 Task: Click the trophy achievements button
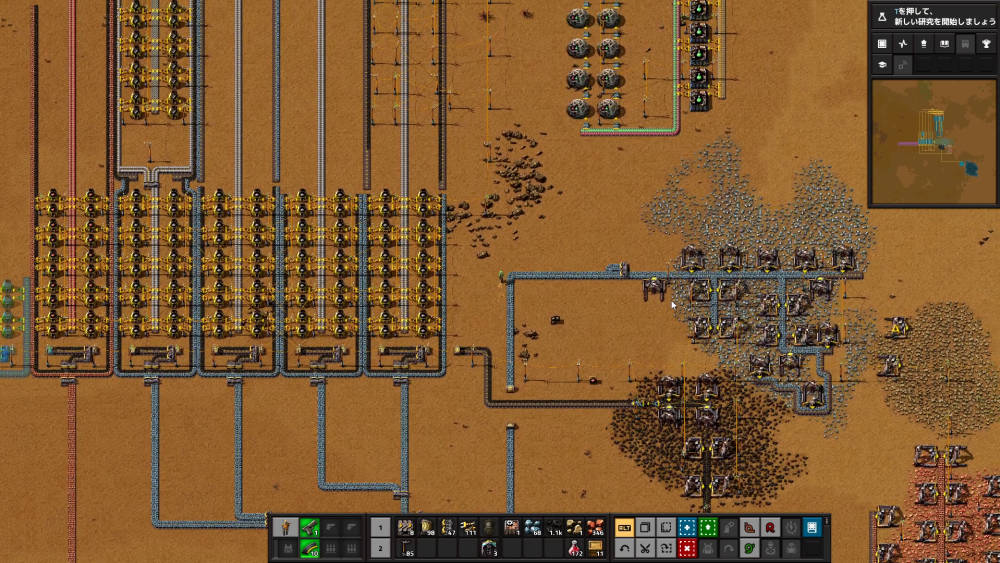(985, 44)
